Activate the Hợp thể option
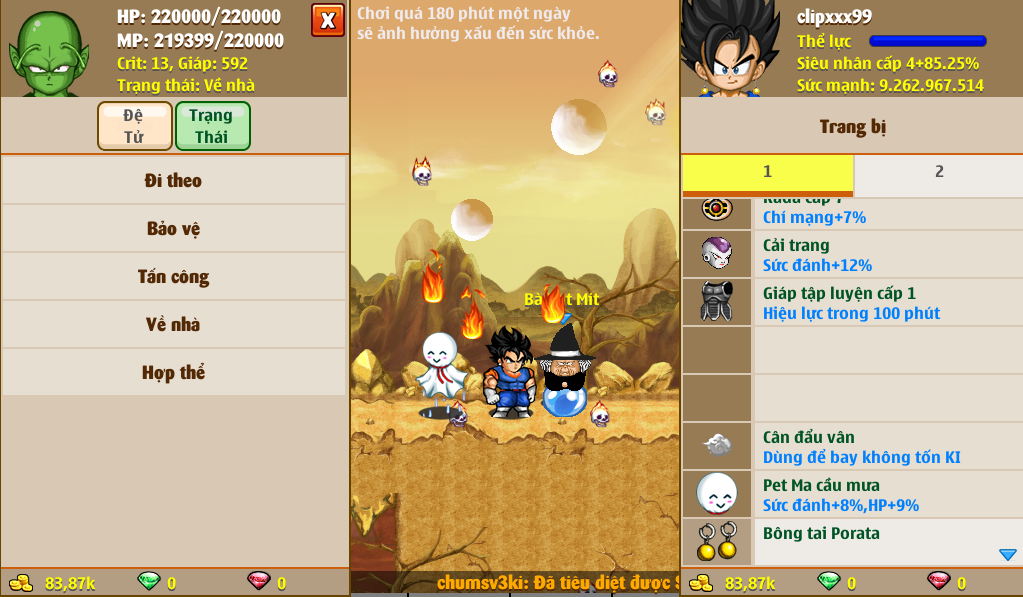1023x597 pixels. 173,373
